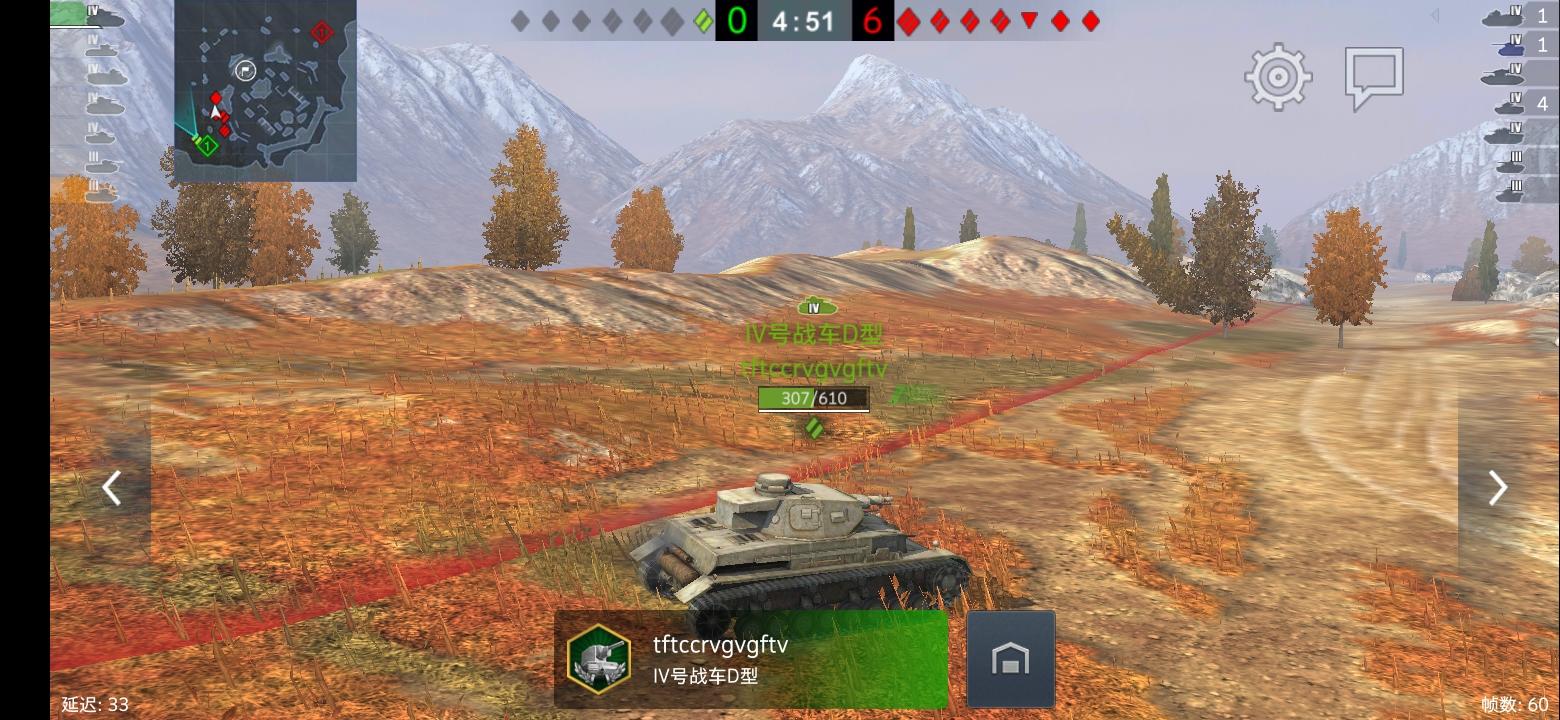The width and height of the screenshot is (1560, 720).
Task: Toggle the red enemy base flag on minimap
Action: coord(321,33)
